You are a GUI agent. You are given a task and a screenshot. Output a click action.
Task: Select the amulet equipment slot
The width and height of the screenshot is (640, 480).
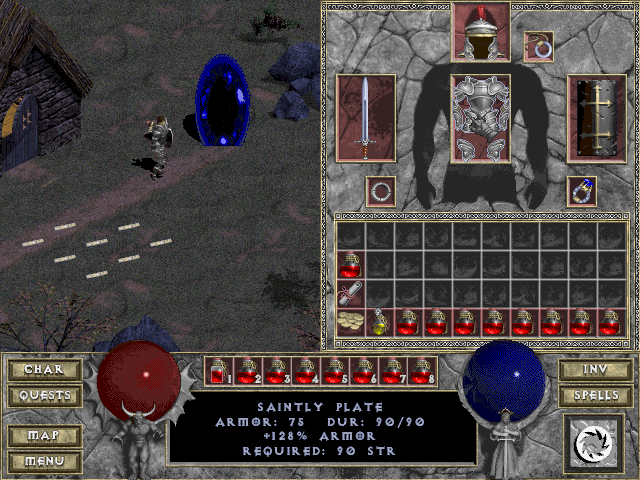(x=539, y=46)
